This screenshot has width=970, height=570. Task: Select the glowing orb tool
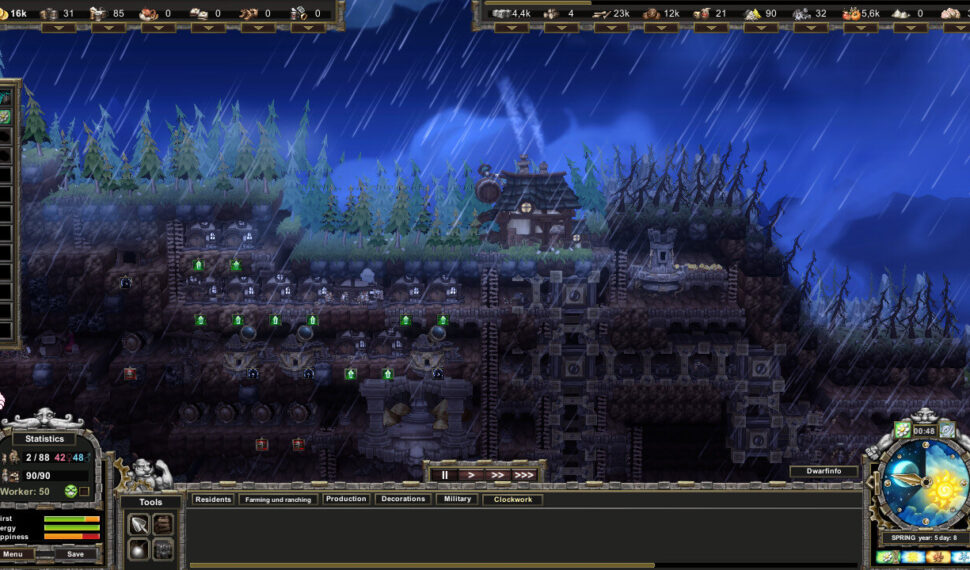click(138, 549)
